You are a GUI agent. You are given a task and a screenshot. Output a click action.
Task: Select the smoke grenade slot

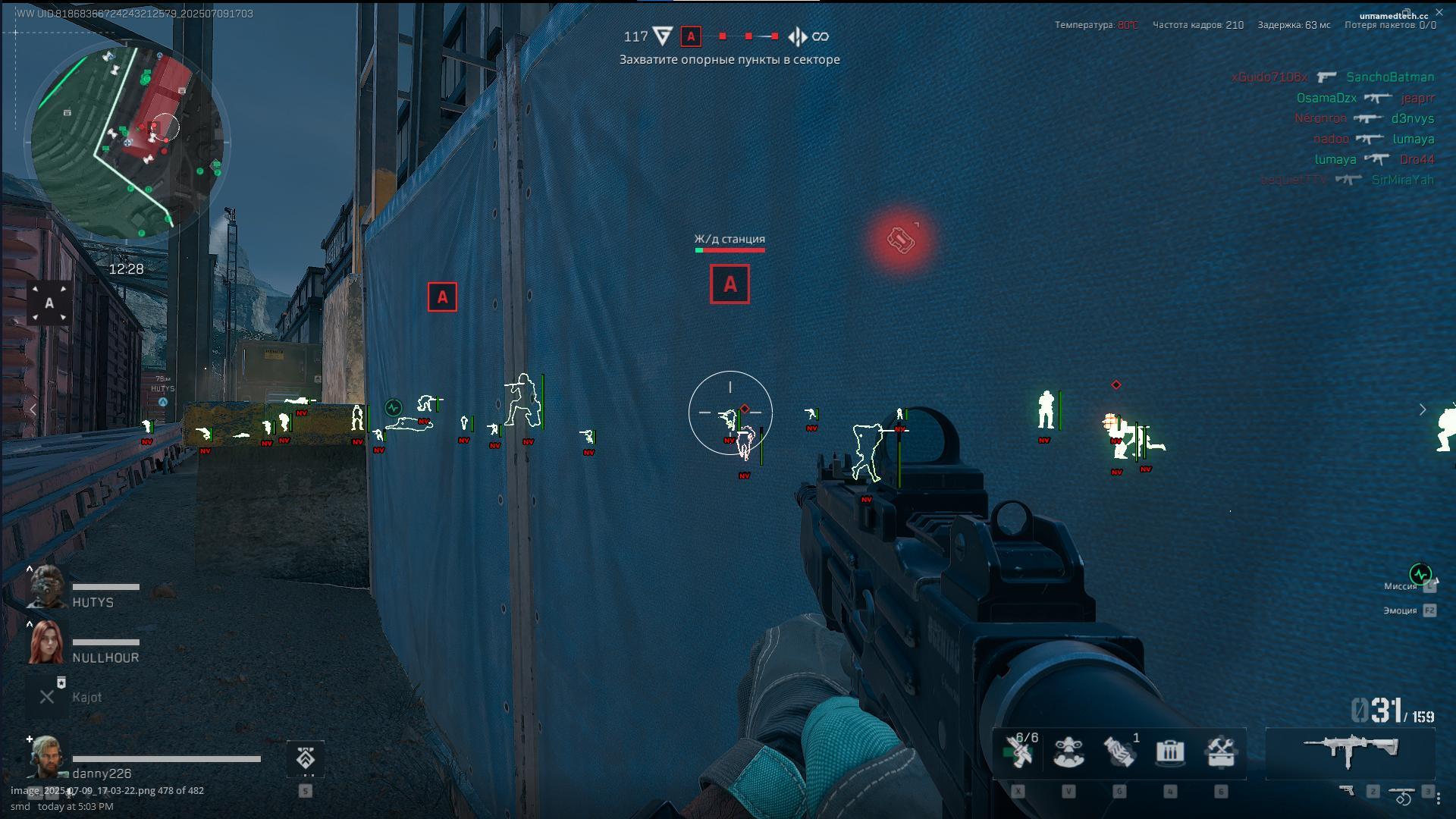(1119, 752)
